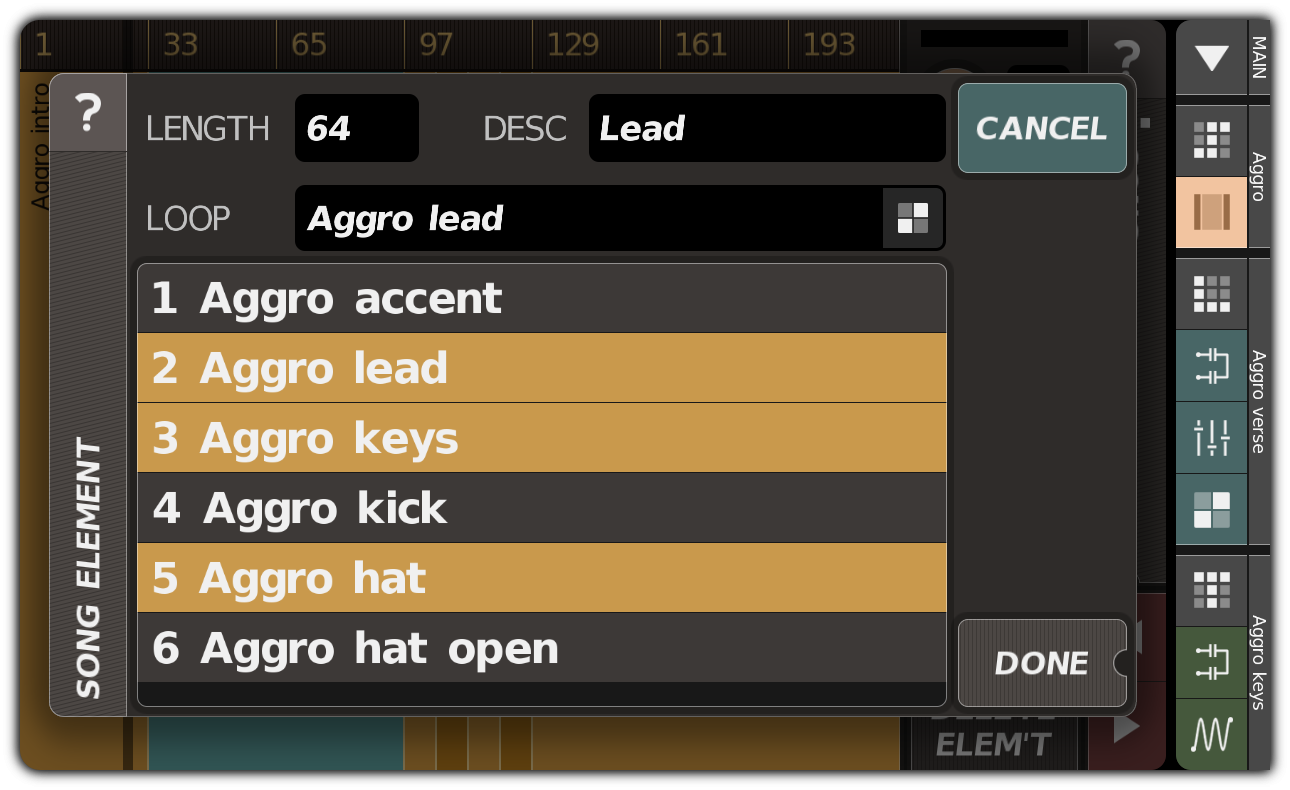Select the checkerboard icon in Aggro verse
The image size is (1290, 790).
[1211, 511]
